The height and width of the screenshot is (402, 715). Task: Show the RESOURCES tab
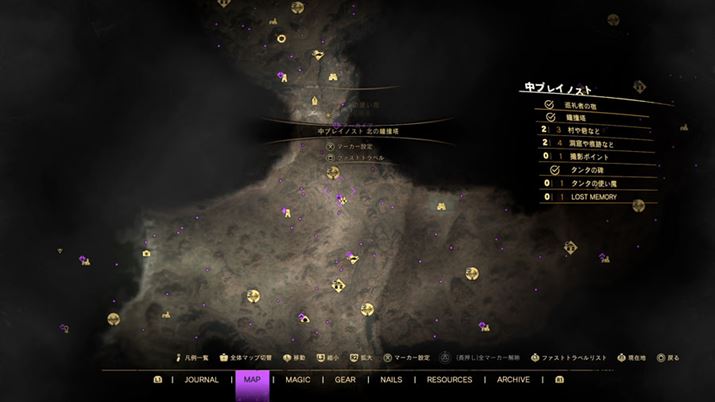coord(449,380)
